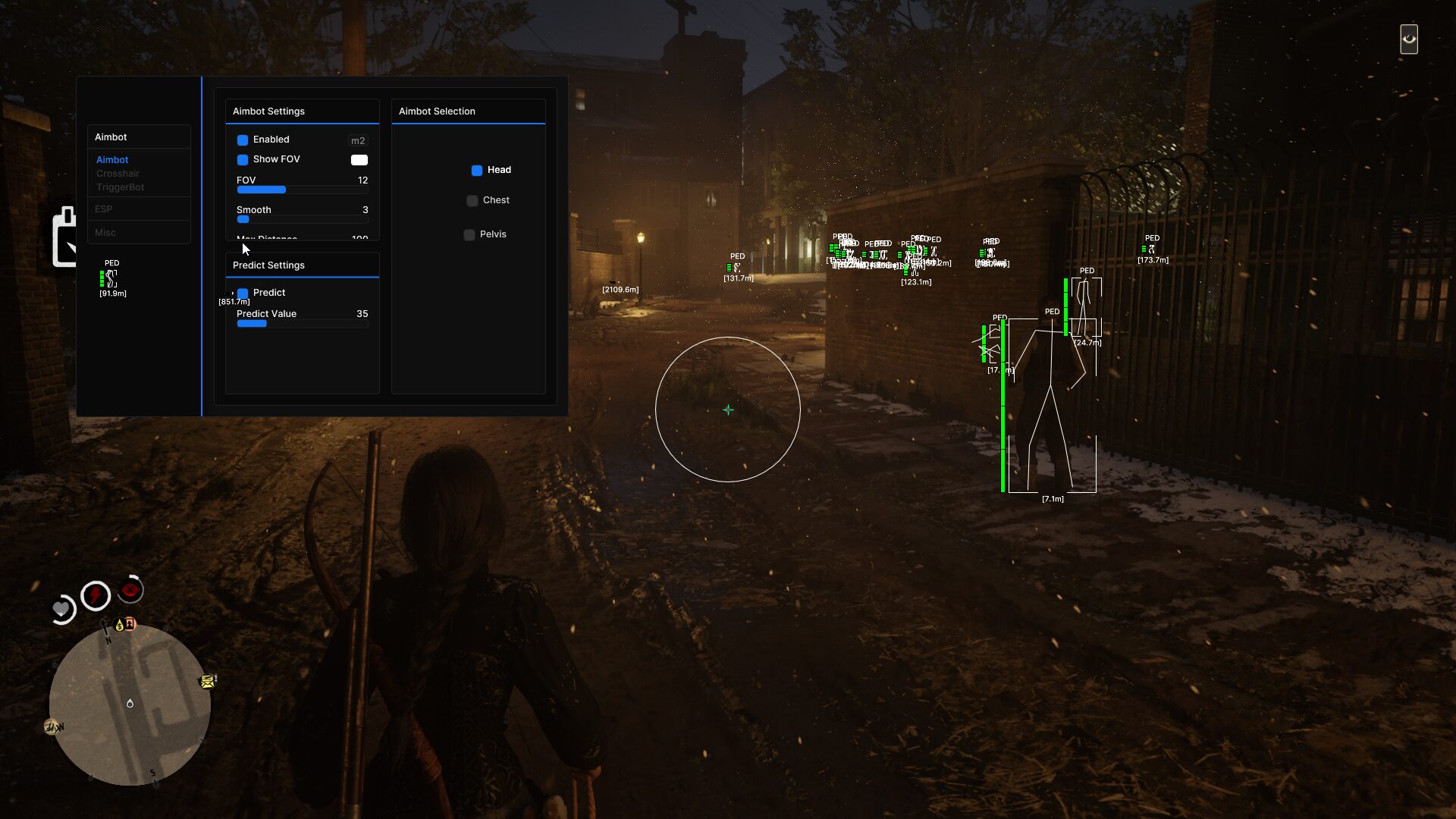
Task: Click the eye icon in the corner
Action: 1409,39
